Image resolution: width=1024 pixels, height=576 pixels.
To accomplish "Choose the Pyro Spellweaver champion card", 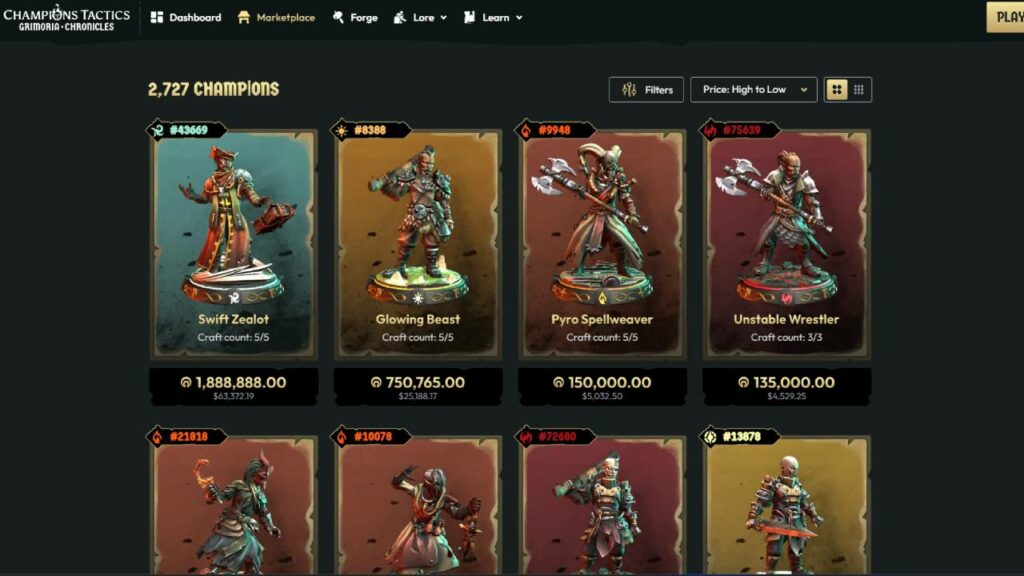I will coord(602,245).
